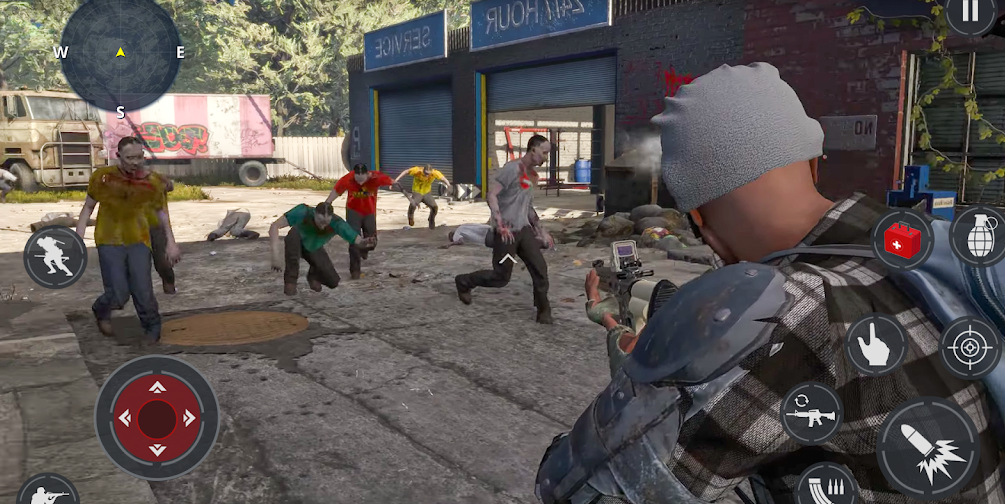Tap the right arrow on the joystick
The height and width of the screenshot is (504, 1005).
pyautogui.click(x=188, y=418)
